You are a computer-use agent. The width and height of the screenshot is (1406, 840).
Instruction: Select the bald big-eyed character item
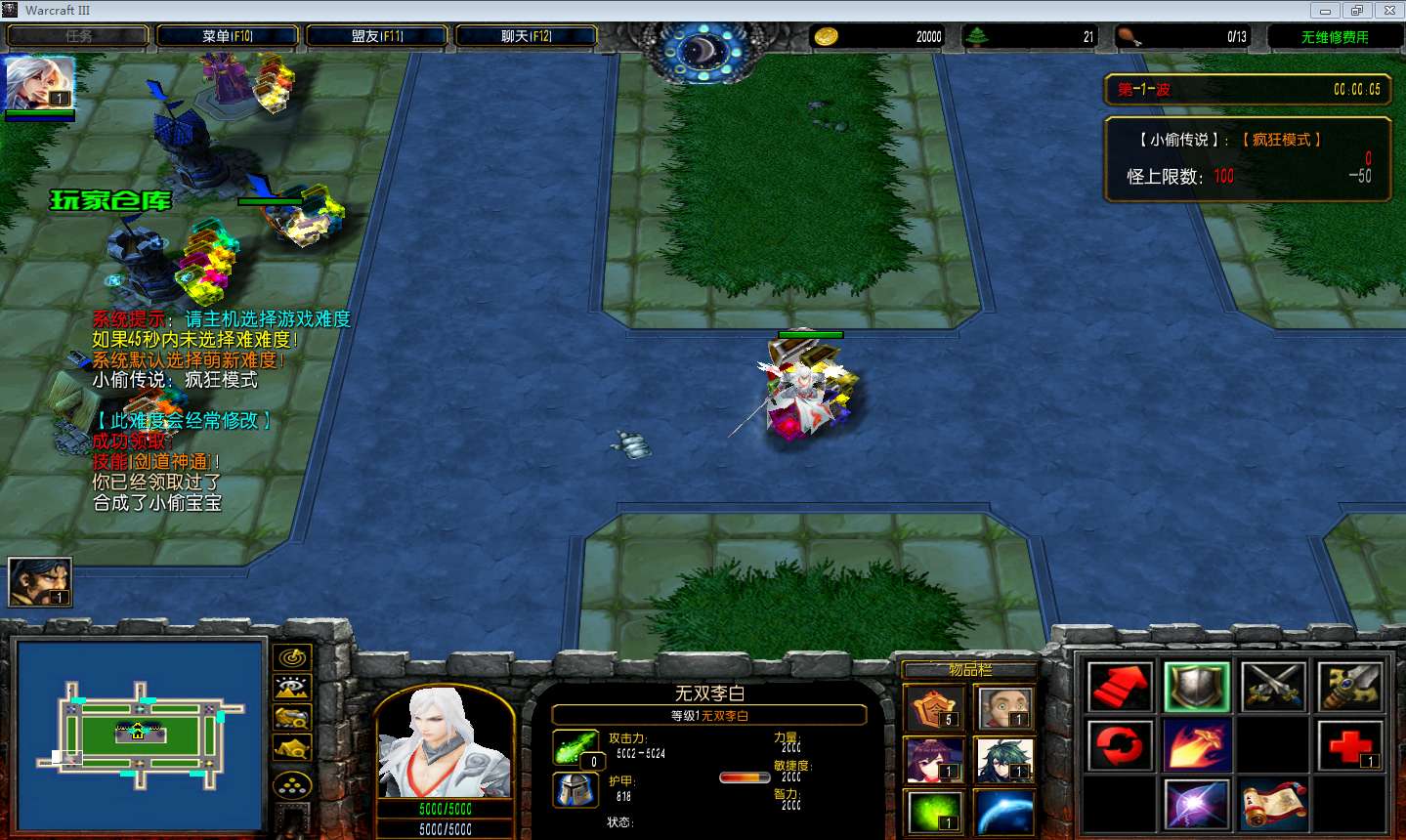[1004, 707]
